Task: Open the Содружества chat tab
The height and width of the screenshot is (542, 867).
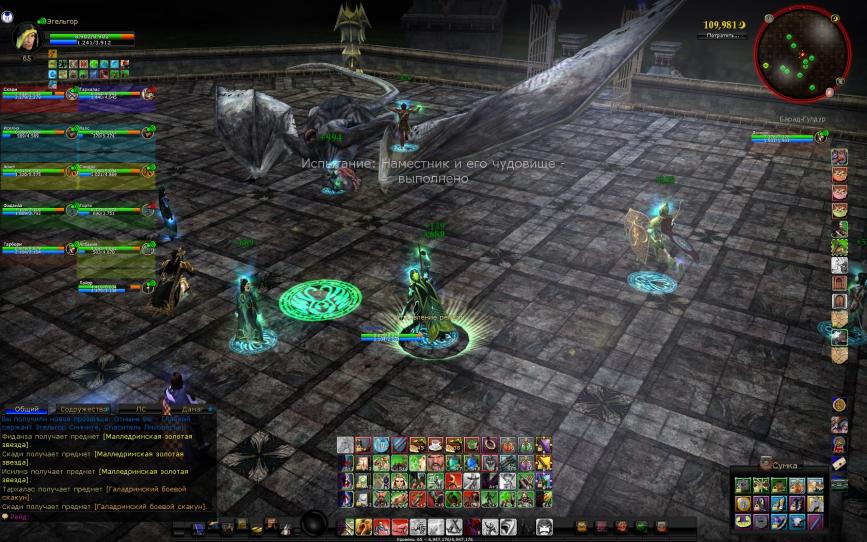Action: pyautogui.click(x=84, y=409)
